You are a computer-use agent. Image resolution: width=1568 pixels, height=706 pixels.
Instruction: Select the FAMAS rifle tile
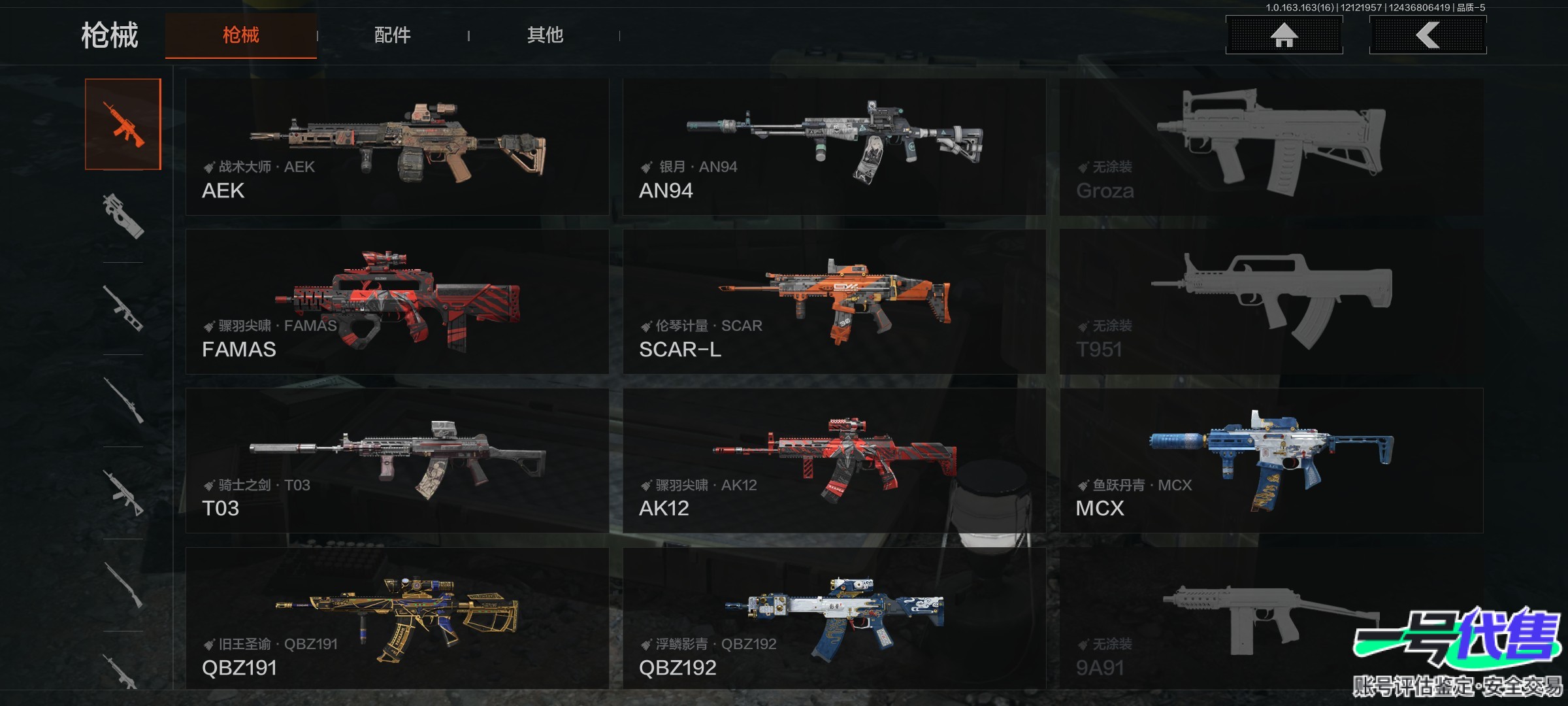(x=397, y=301)
